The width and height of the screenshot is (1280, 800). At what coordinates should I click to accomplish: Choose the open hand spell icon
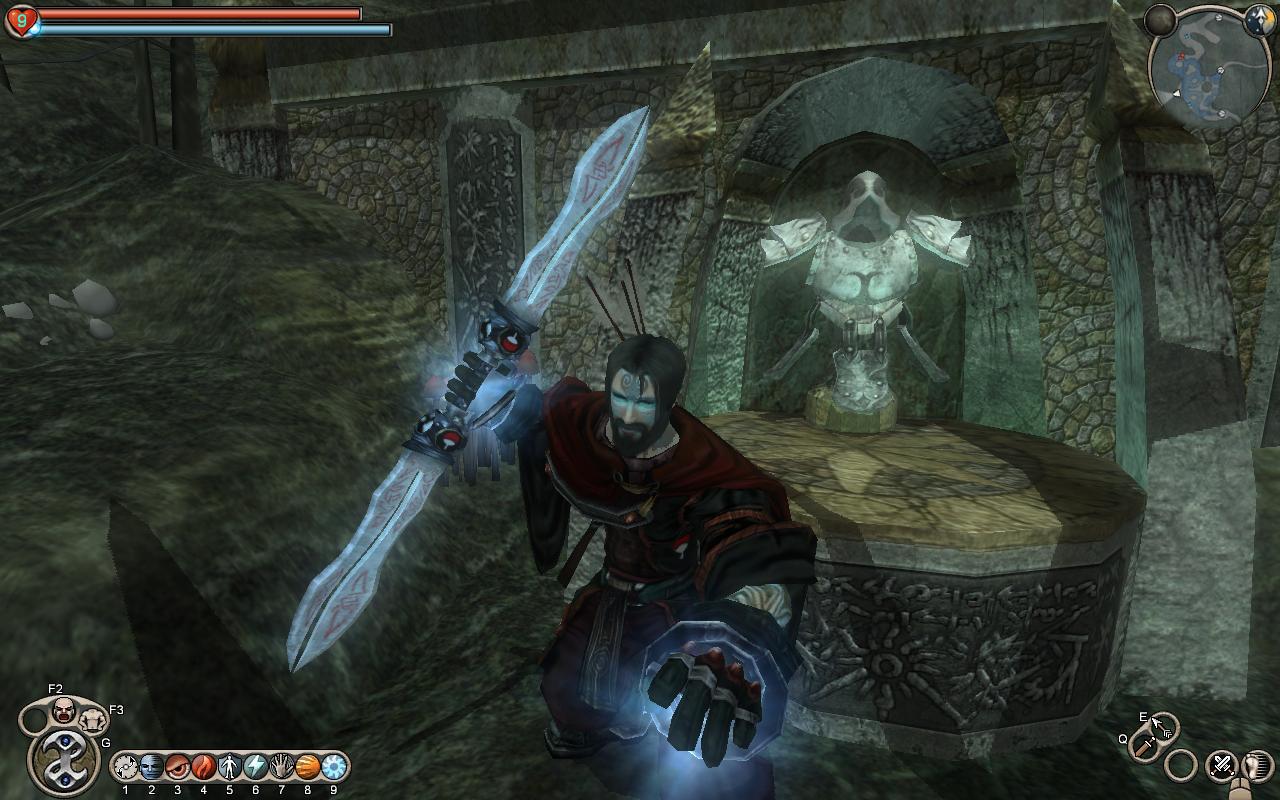point(281,767)
